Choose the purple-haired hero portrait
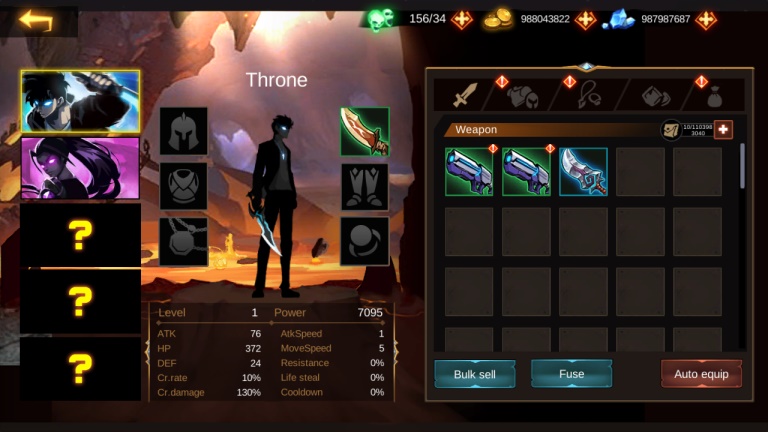This screenshot has width=768, height=432. tap(81, 166)
